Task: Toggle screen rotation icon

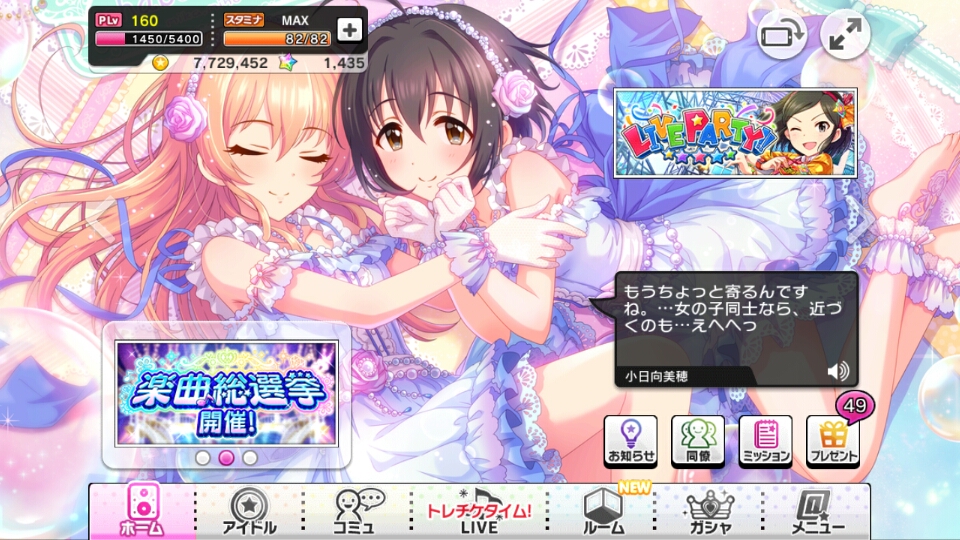Action: coord(782,37)
